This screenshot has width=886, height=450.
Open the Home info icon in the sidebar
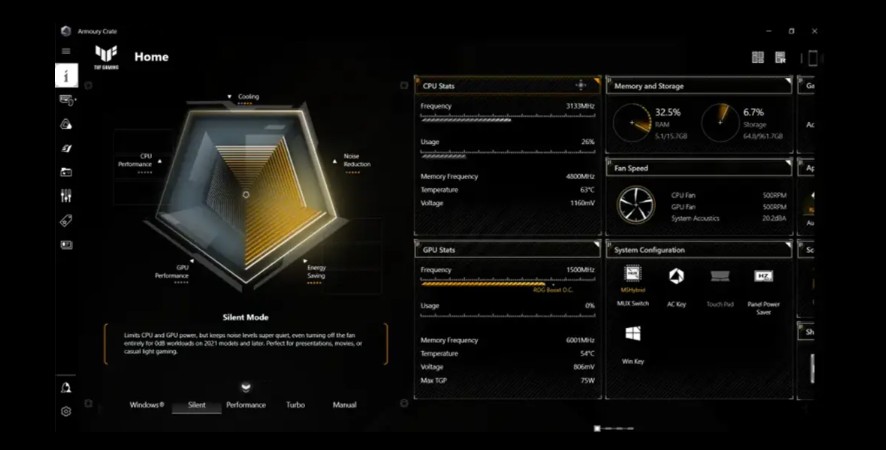tap(66, 75)
